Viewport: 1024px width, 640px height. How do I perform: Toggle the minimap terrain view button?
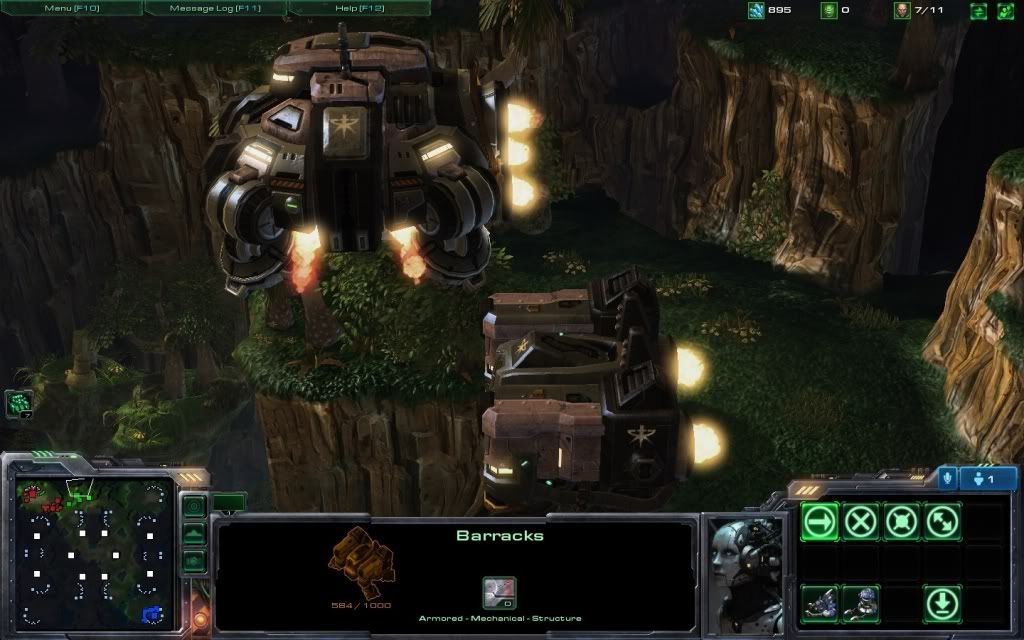click(x=194, y=533)
